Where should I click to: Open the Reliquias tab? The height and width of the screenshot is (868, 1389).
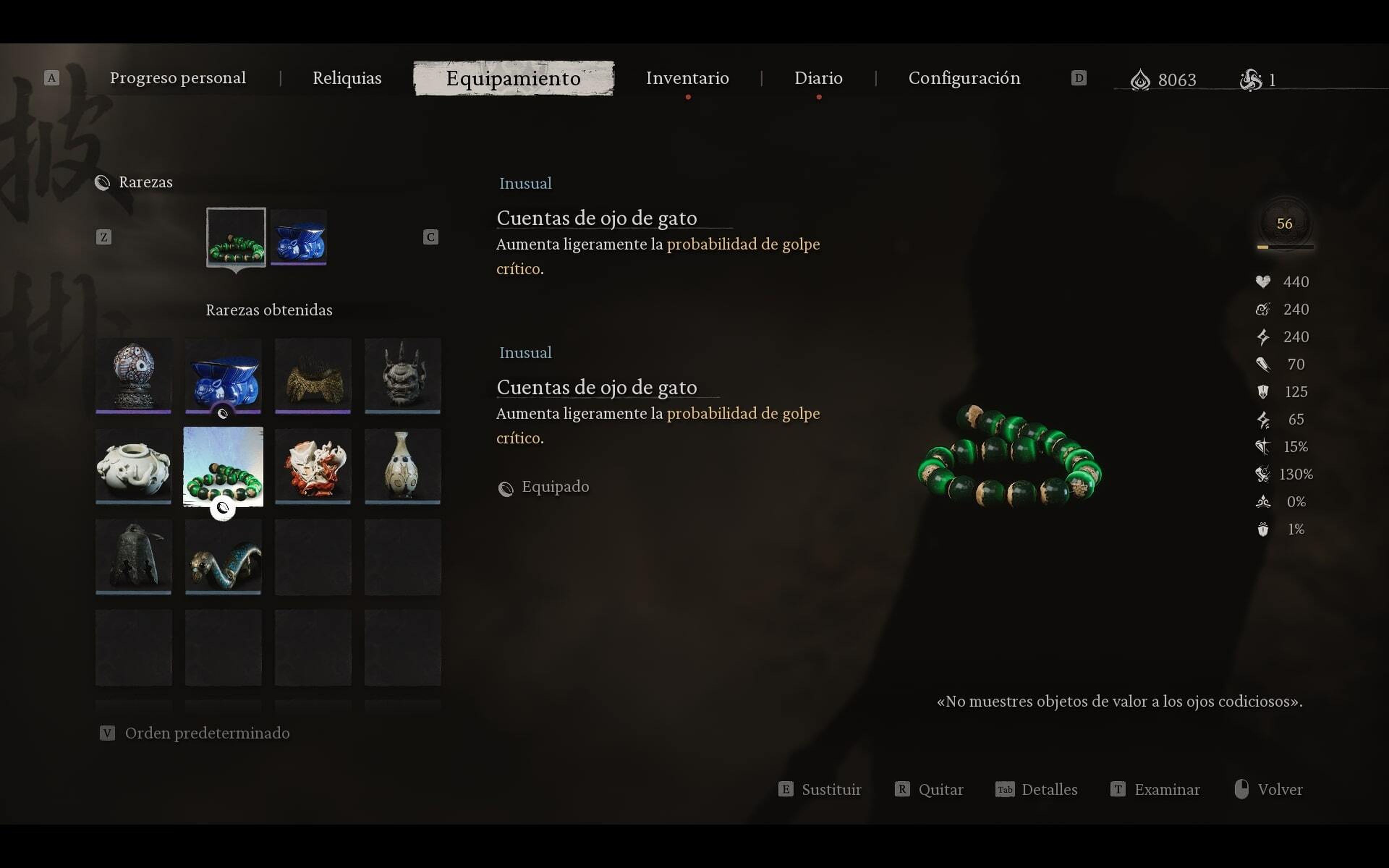pyautogui.click(x=347, y=78)
